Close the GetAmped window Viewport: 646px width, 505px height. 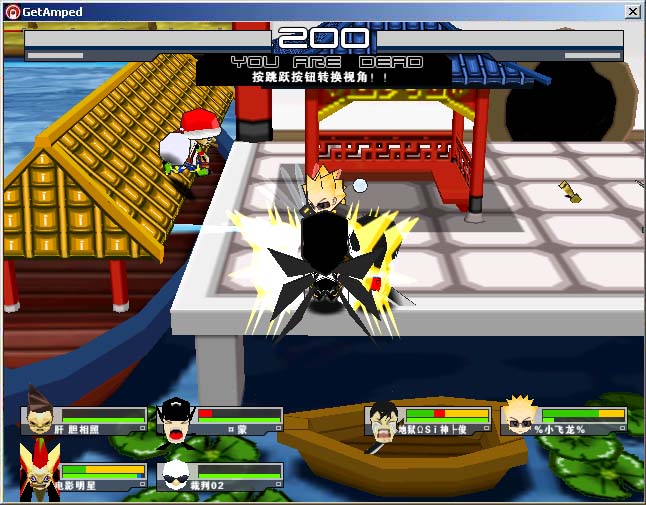[x=632, y=12]
